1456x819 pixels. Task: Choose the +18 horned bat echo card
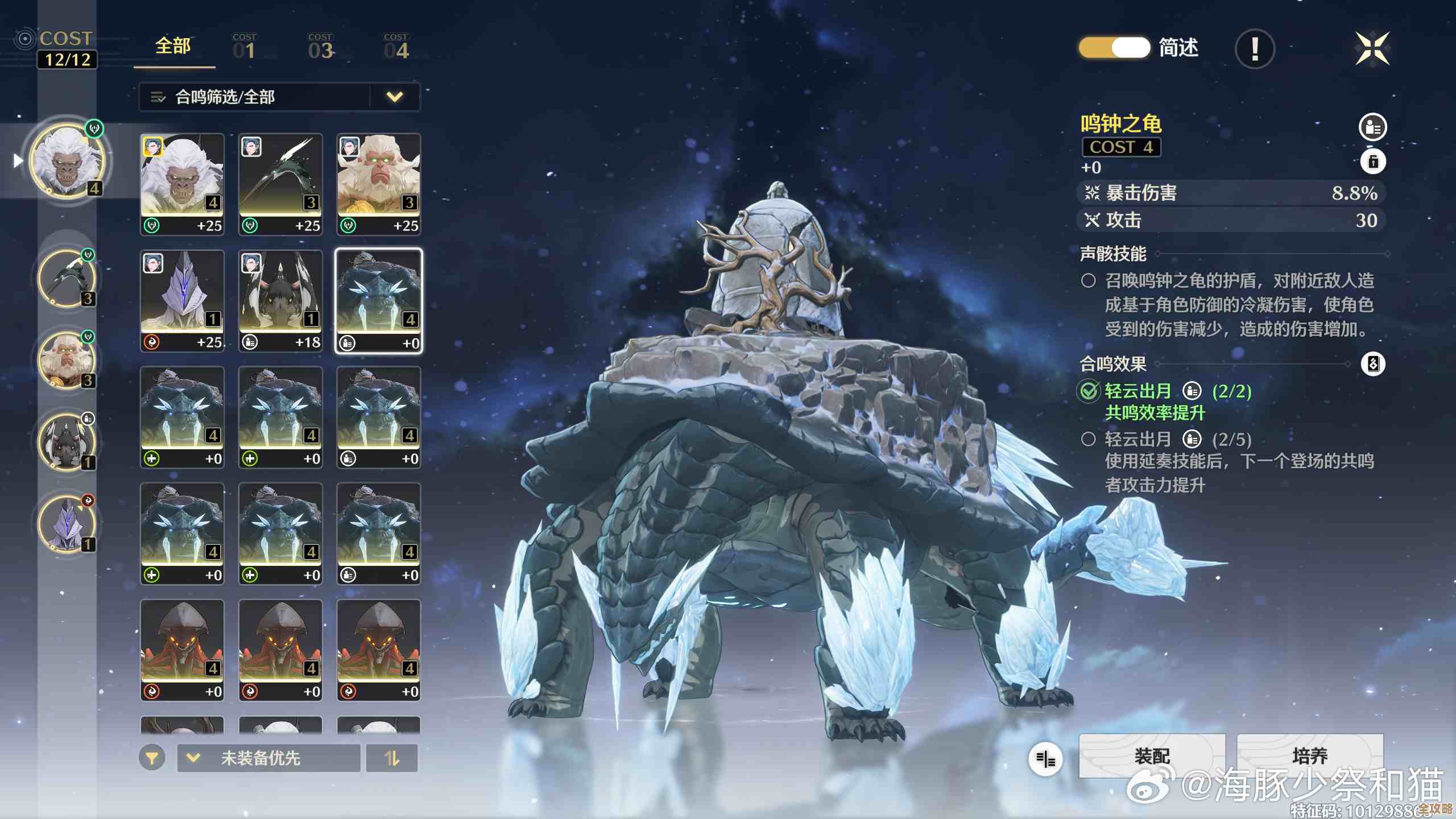coord(280,301)
